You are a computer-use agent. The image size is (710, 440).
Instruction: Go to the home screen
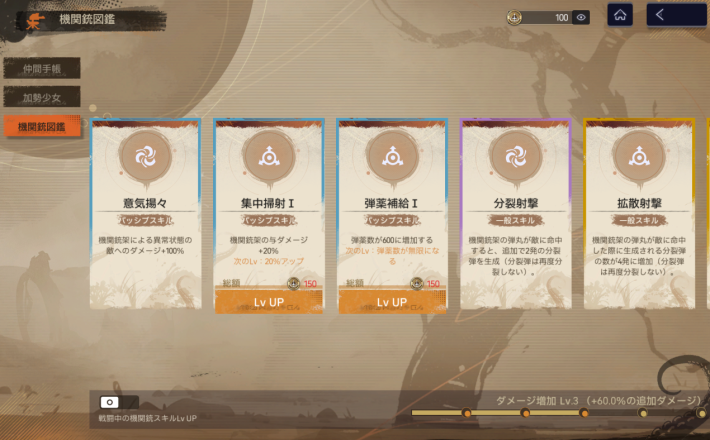(620, 15)
